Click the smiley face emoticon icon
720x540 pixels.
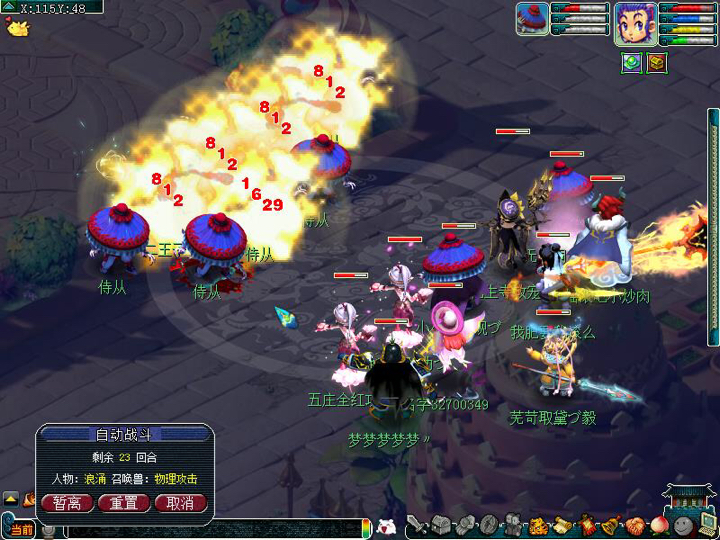tap(682, 525)
